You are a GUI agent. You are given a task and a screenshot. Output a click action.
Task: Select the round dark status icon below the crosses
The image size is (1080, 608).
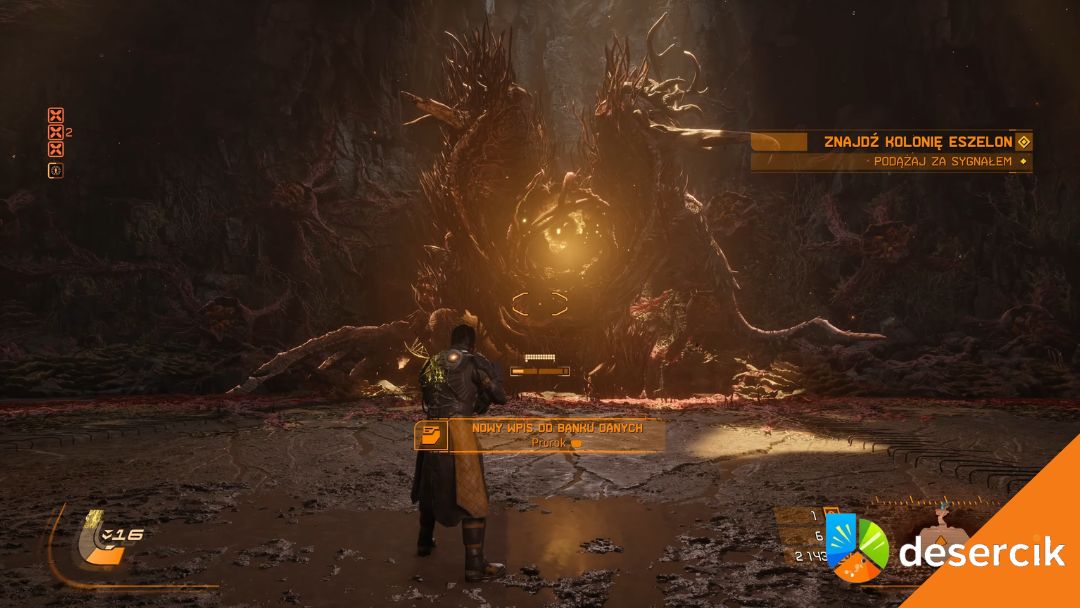[x=56, y=170]
